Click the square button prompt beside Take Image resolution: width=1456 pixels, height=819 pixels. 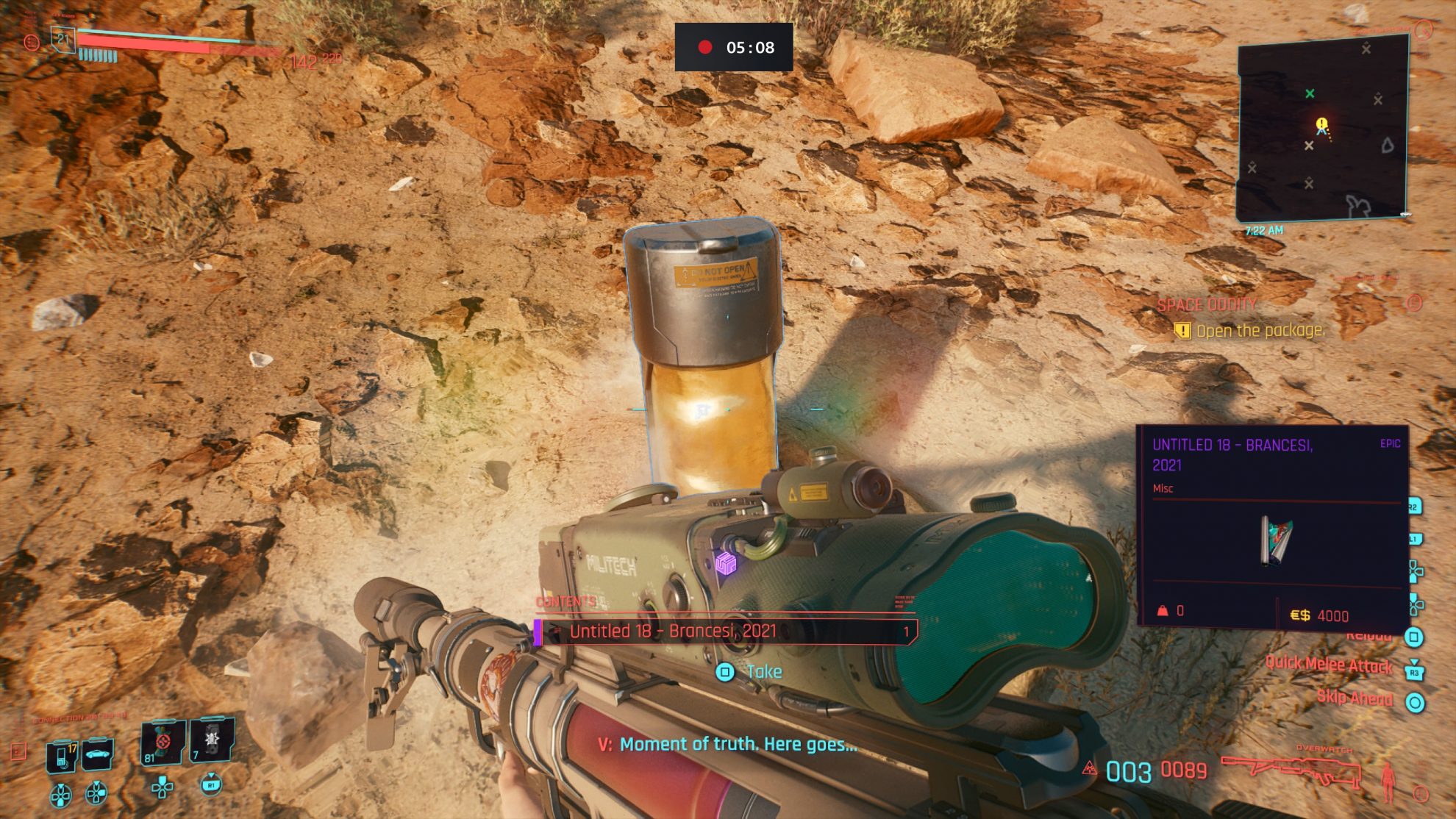point(725,672)
